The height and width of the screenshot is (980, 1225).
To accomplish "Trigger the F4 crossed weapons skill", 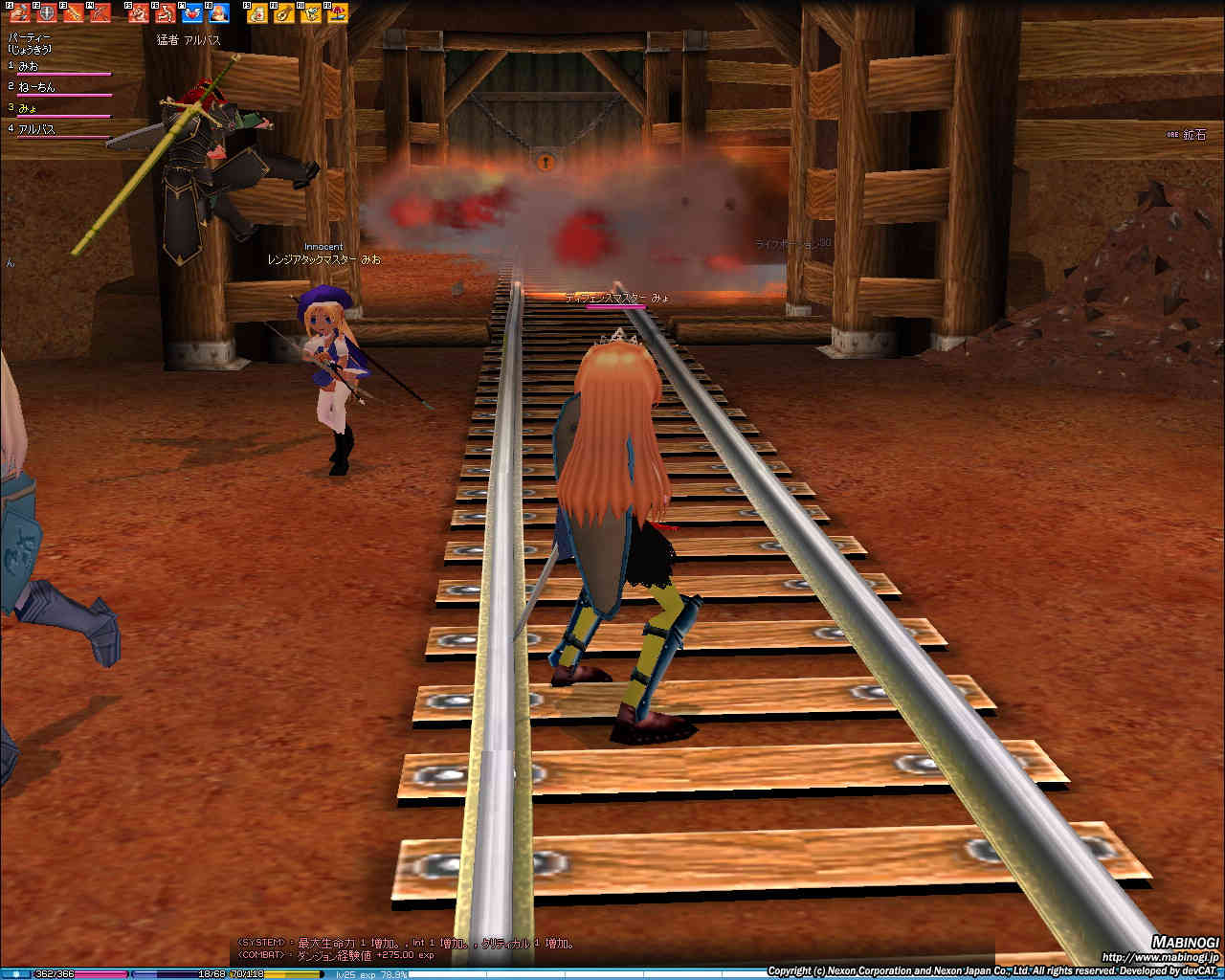I will (100, 13).
